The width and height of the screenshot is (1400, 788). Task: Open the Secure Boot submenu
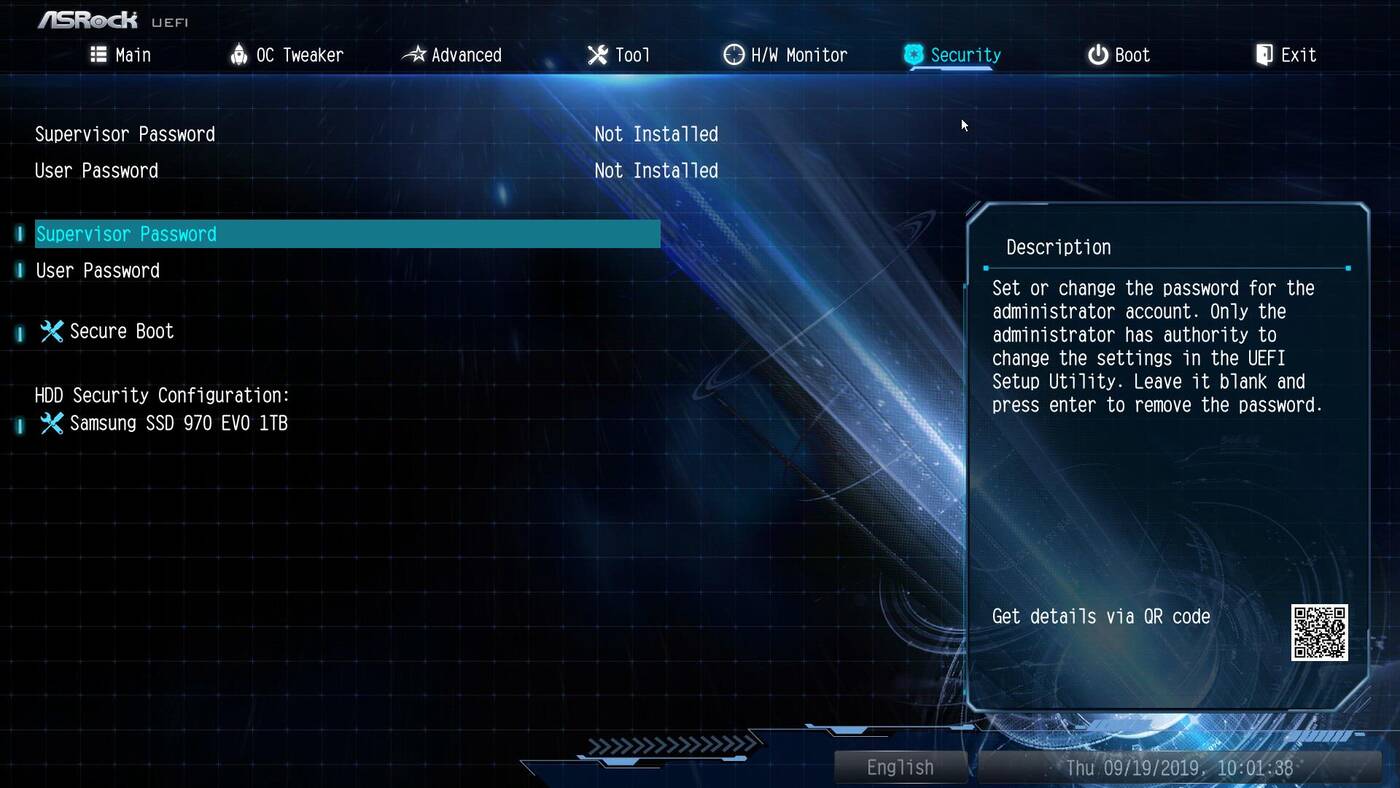click(121, 331)
